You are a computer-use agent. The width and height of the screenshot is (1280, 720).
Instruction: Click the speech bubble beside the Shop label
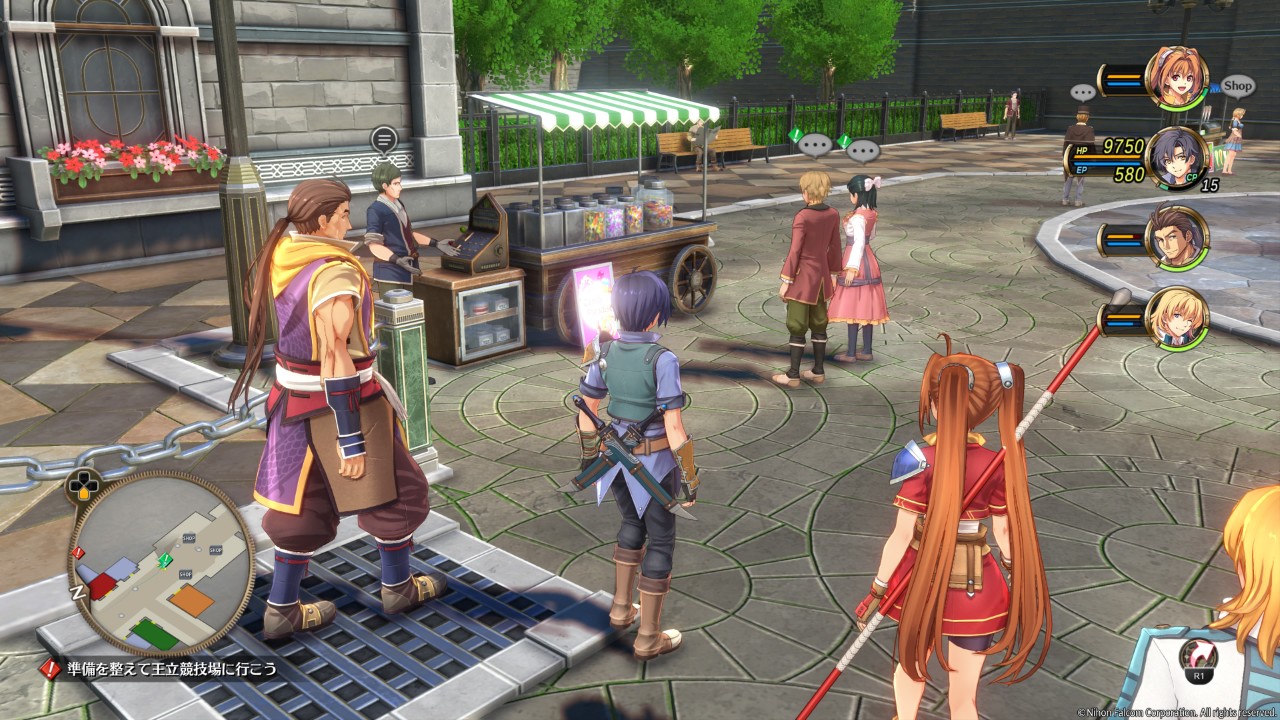[x=1083, y=93]
